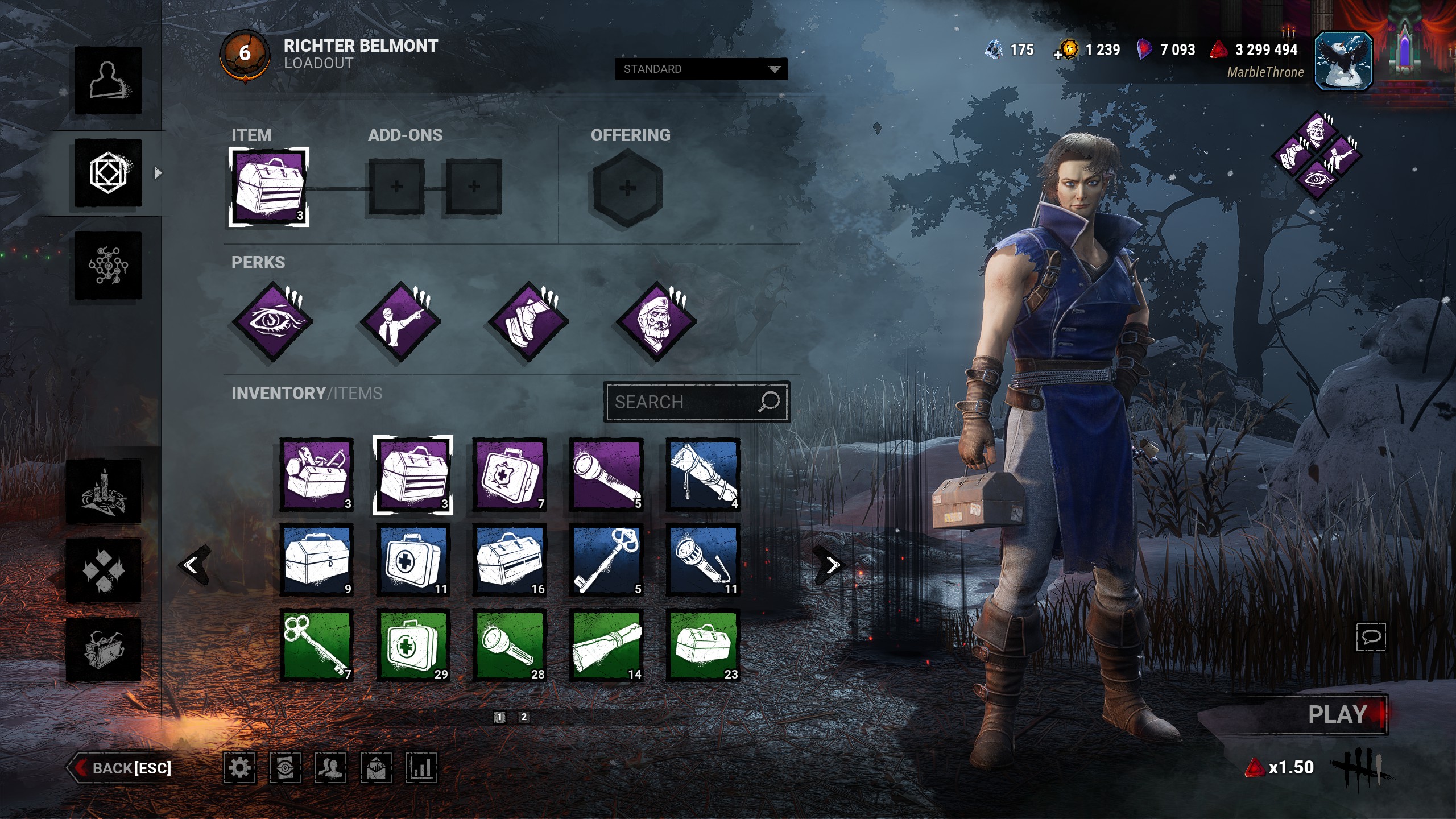Choose the purple flashlight item

click(x=606, y=475)
